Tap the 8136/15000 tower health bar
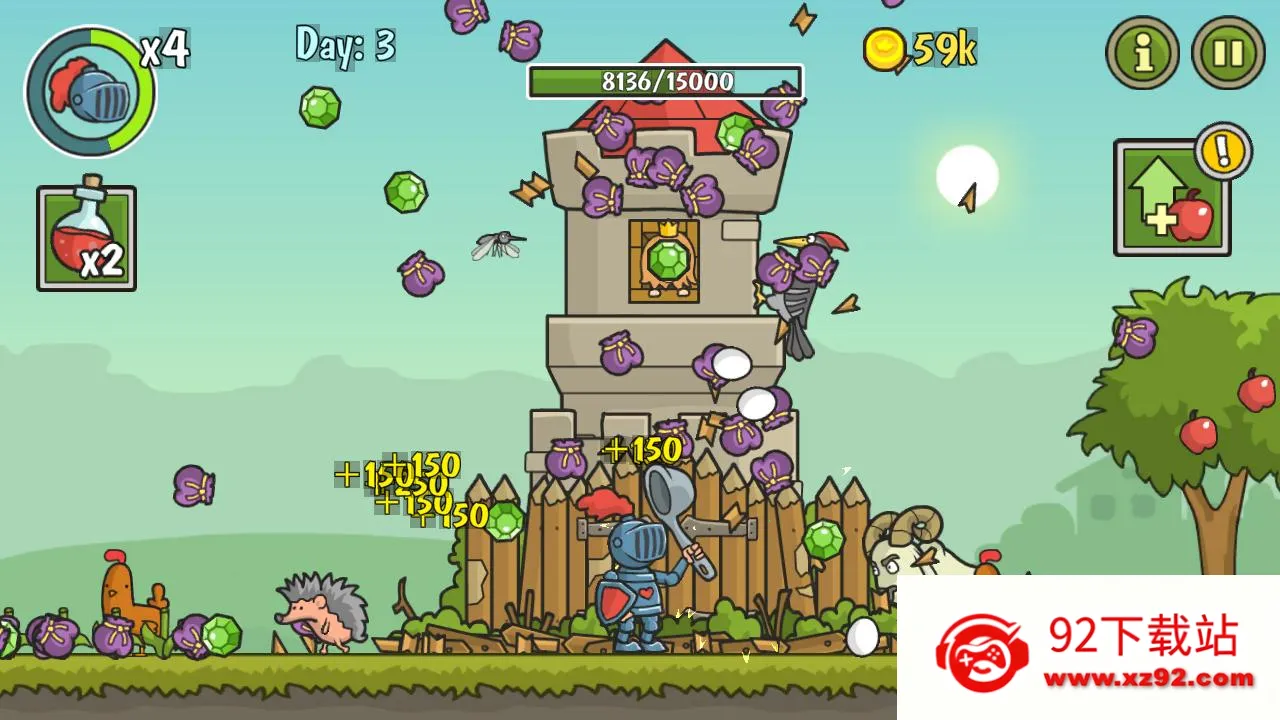 [665, 83]
